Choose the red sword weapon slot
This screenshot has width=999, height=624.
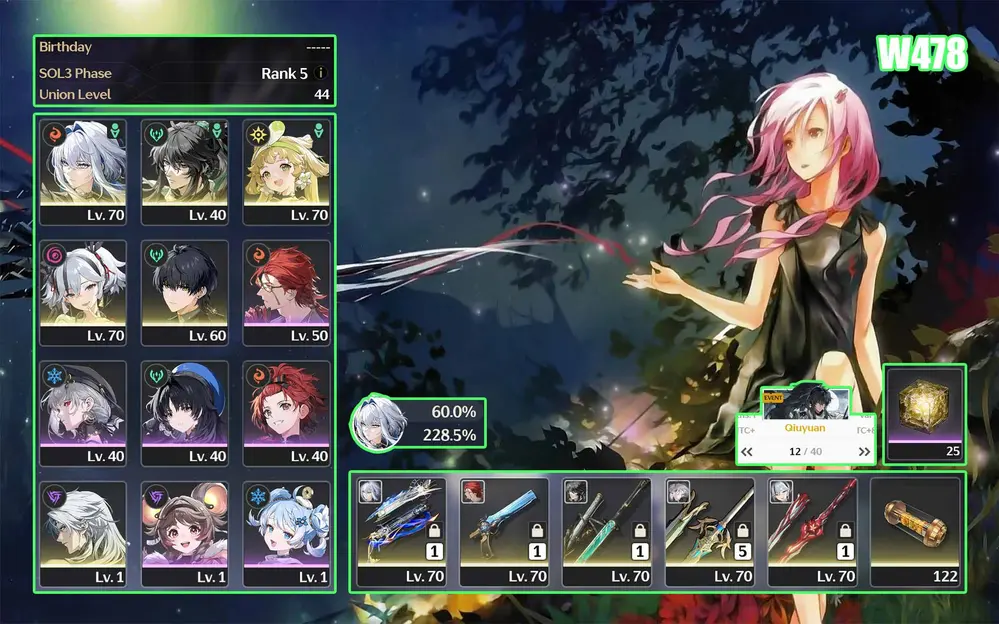(812, 530)
